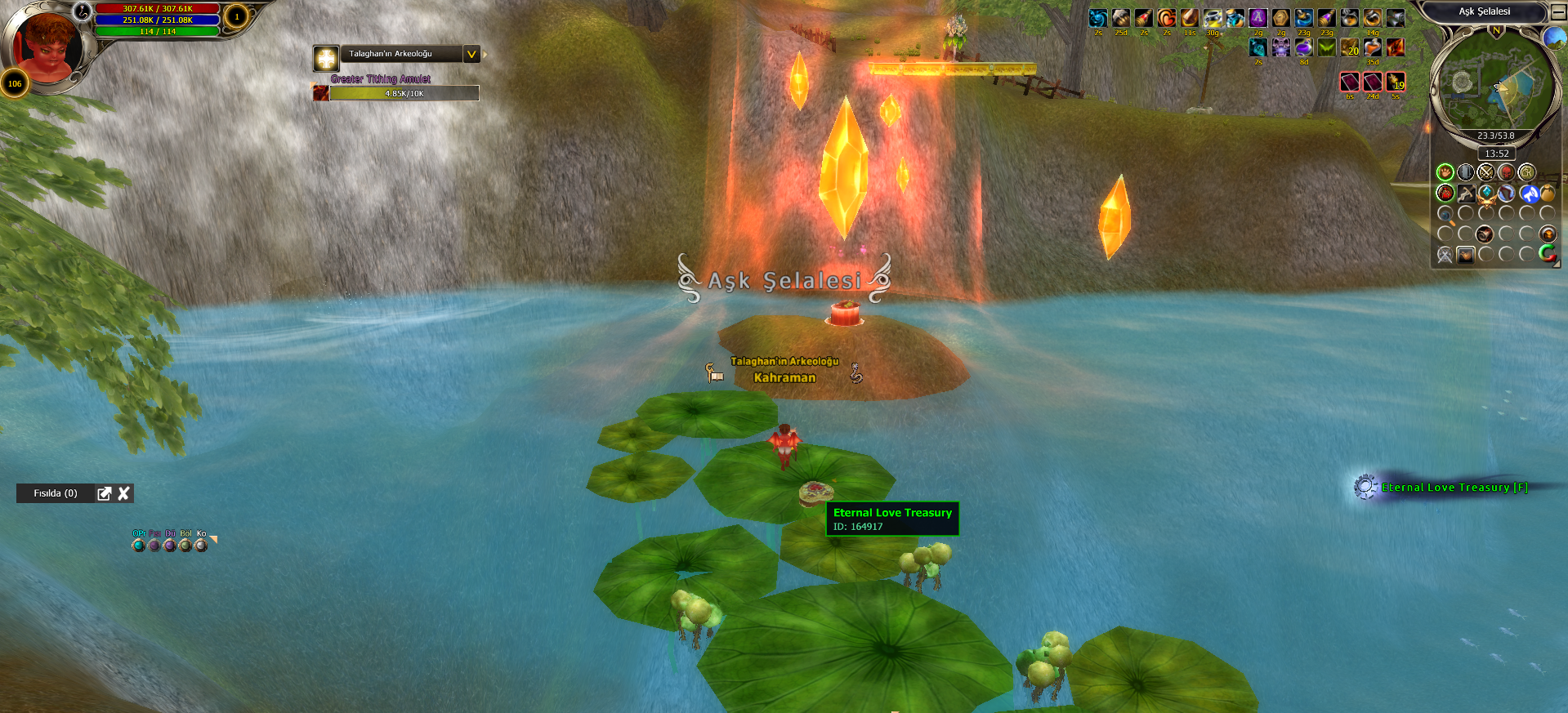Image resolution: width=1568 pixels, height=713 pixels.
Task: Click the crossed swords minimap button
Action: (1485, 172)
